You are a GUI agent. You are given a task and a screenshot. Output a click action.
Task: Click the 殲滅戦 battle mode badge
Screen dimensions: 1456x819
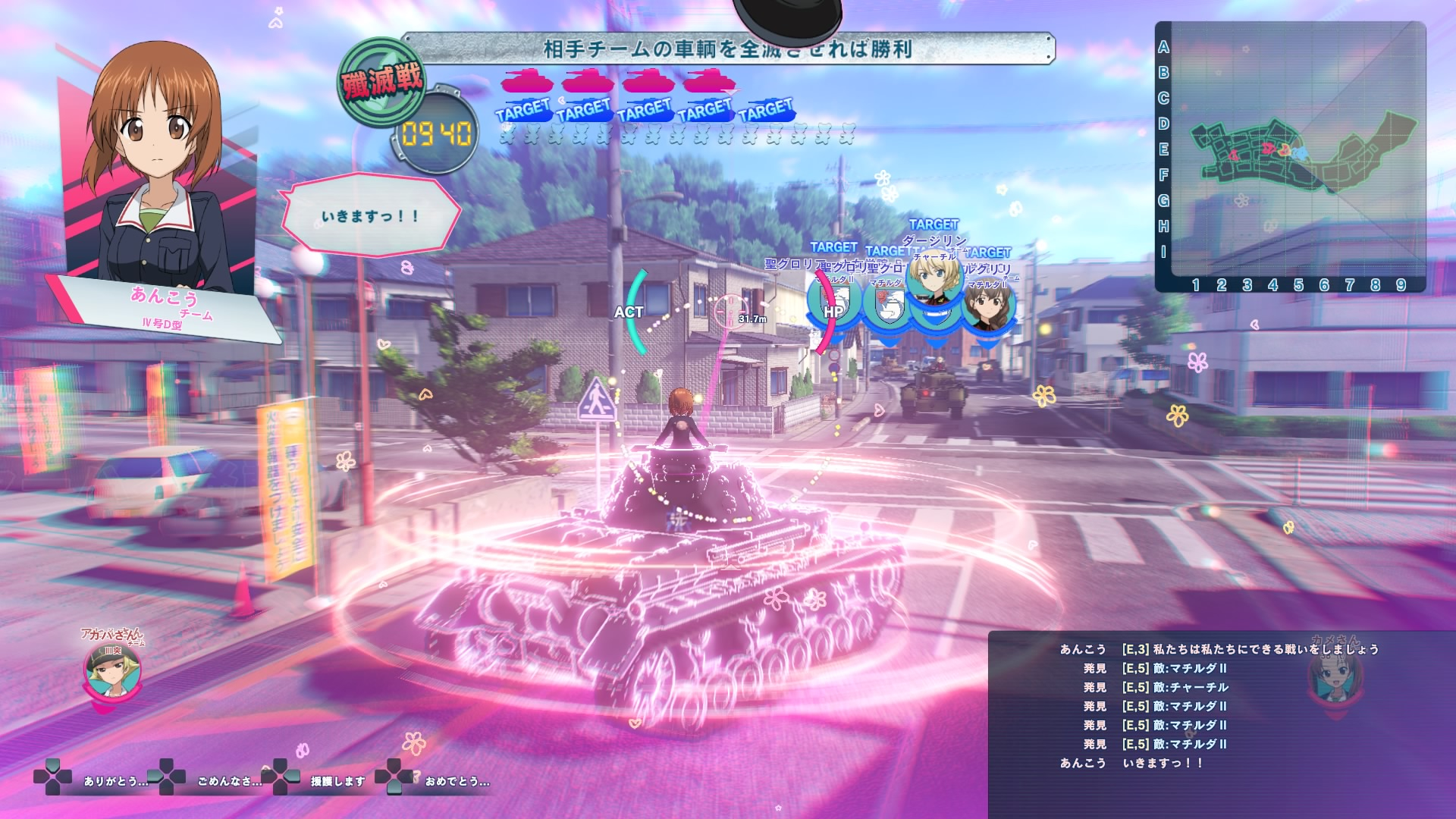pyautogui.click(x=381, y=81)
